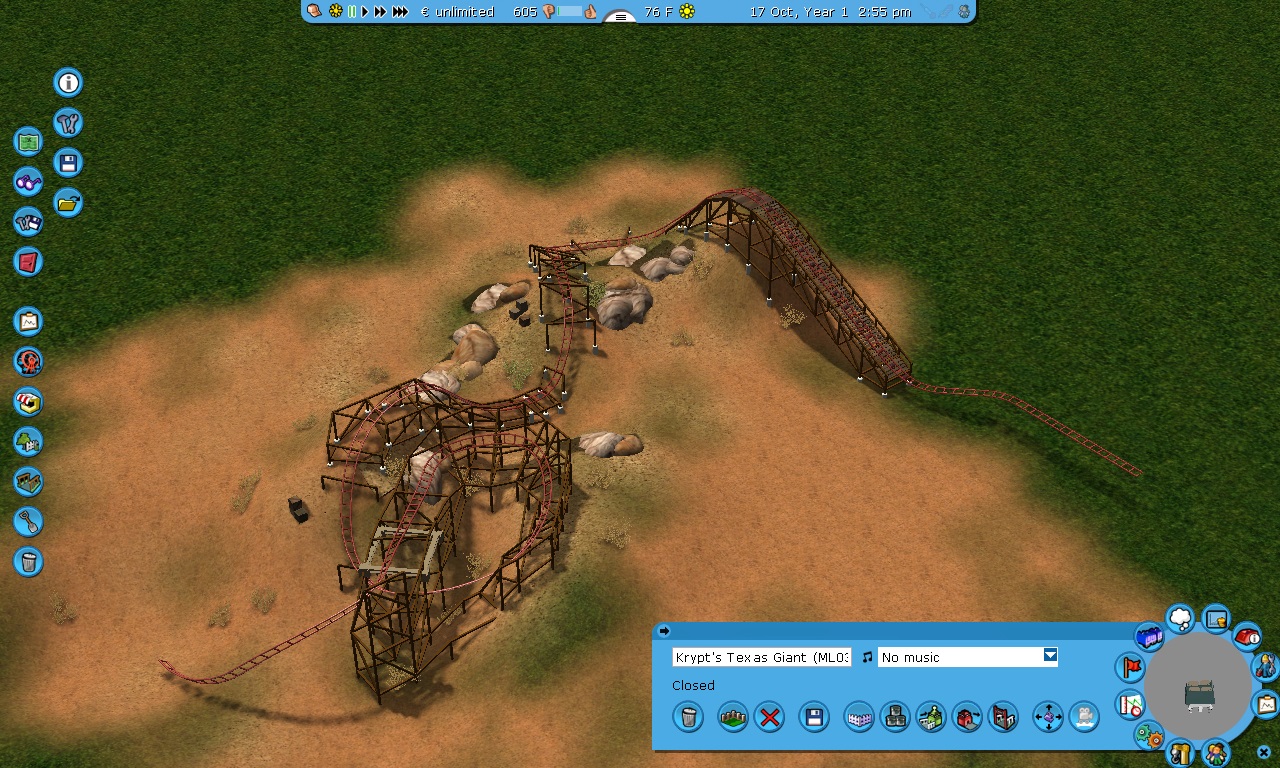This screenshot has width=1280, height=768.
Task: Open the rides Ferris wheel menu
Action: 29,361
